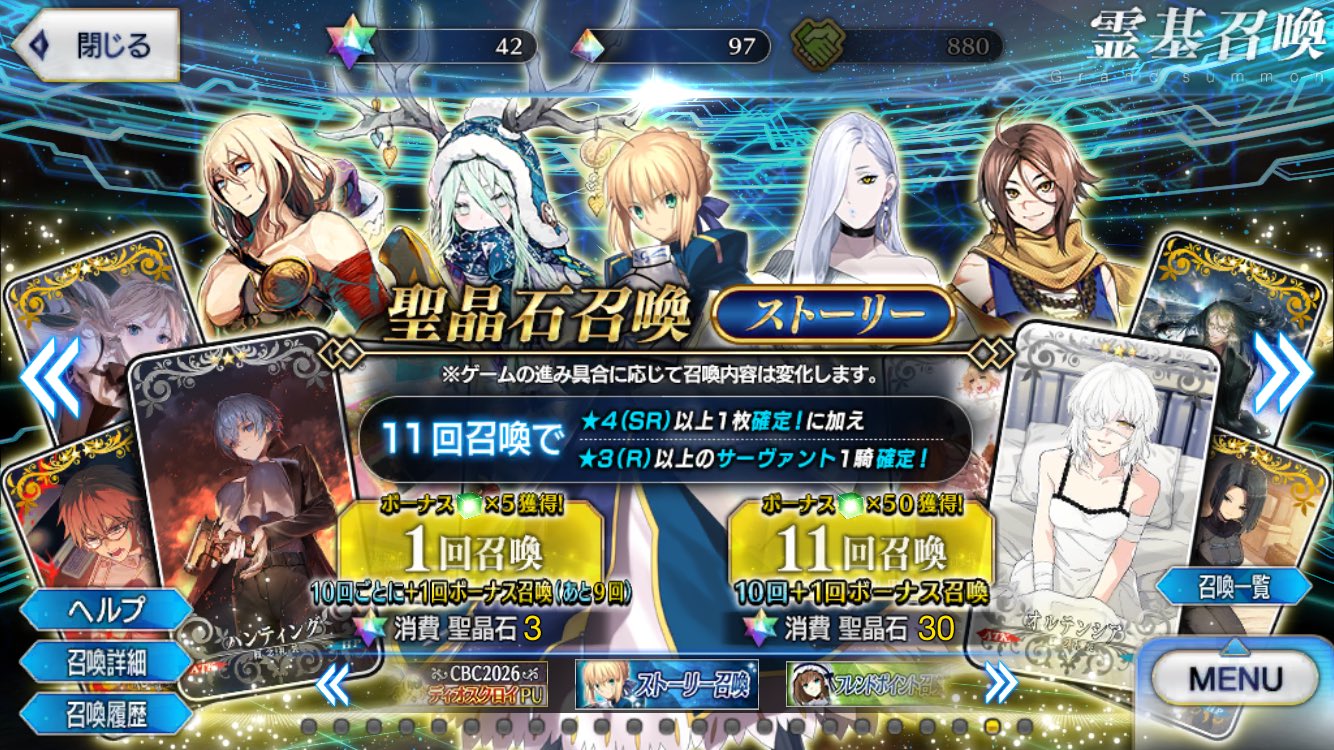Screen dimensions: 1334x750
Task: Click the small left arrow beside banner tabs
Action: [x=334, y=685]
